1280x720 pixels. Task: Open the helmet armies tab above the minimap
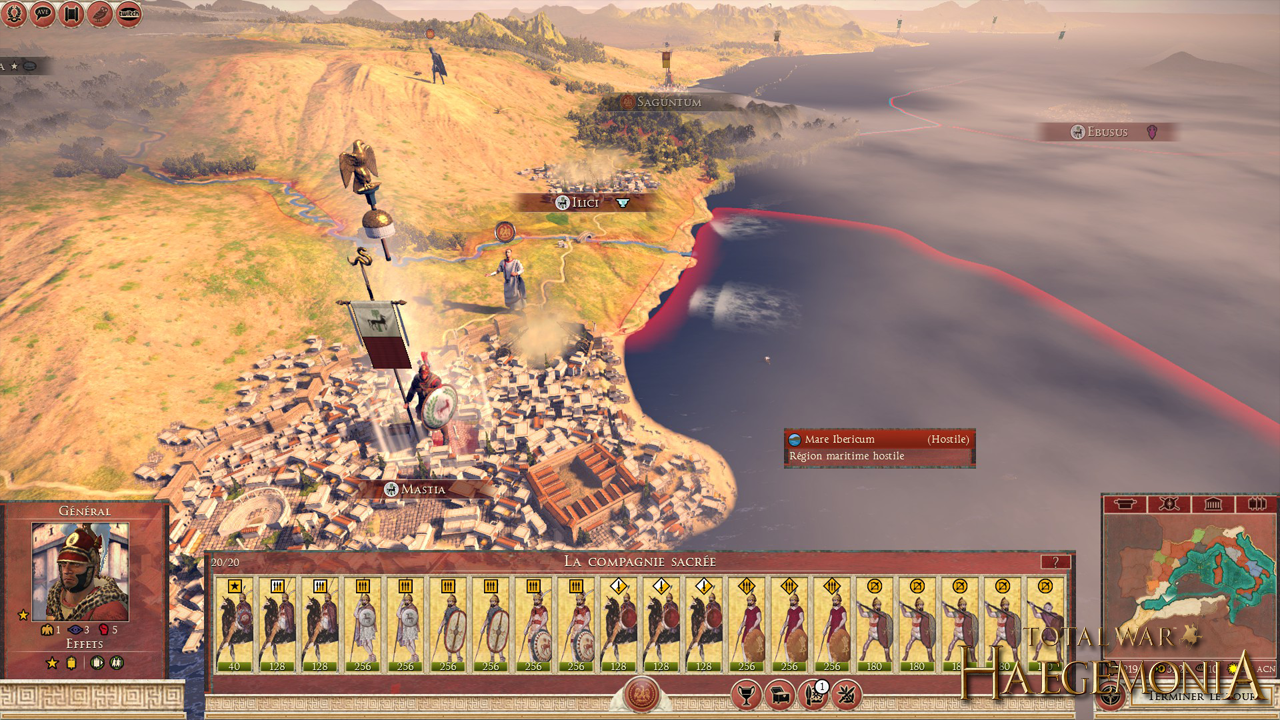1124,505
